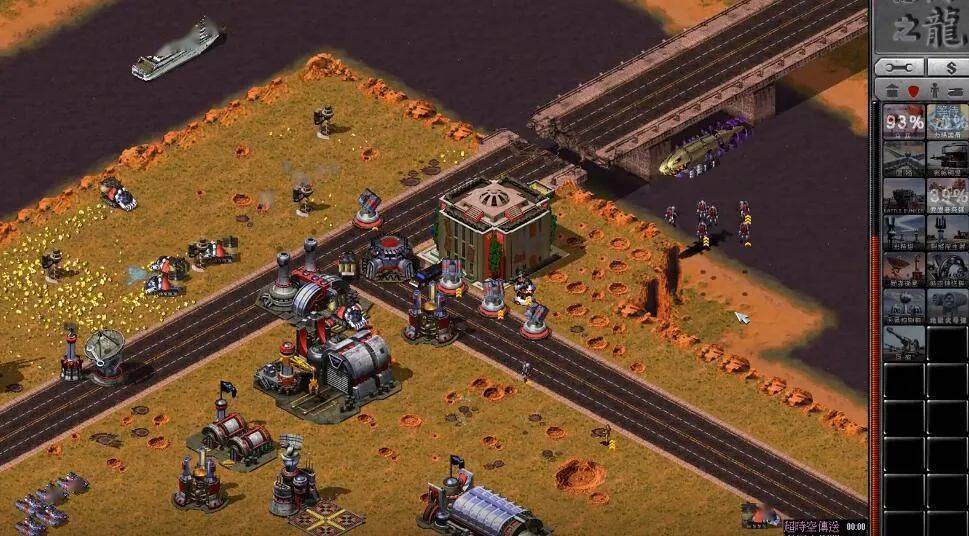969x536 pixels.
Task: Select the build icon showing 39% progress
Action: coord(947,196)
